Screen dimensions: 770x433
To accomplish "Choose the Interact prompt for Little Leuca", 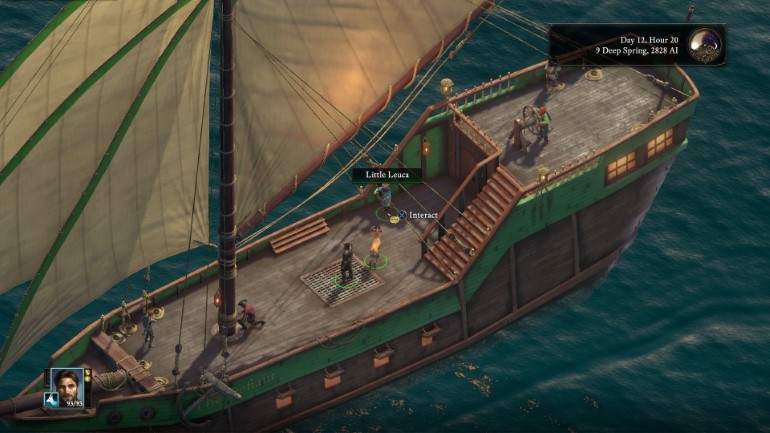I will pos(423,215).
